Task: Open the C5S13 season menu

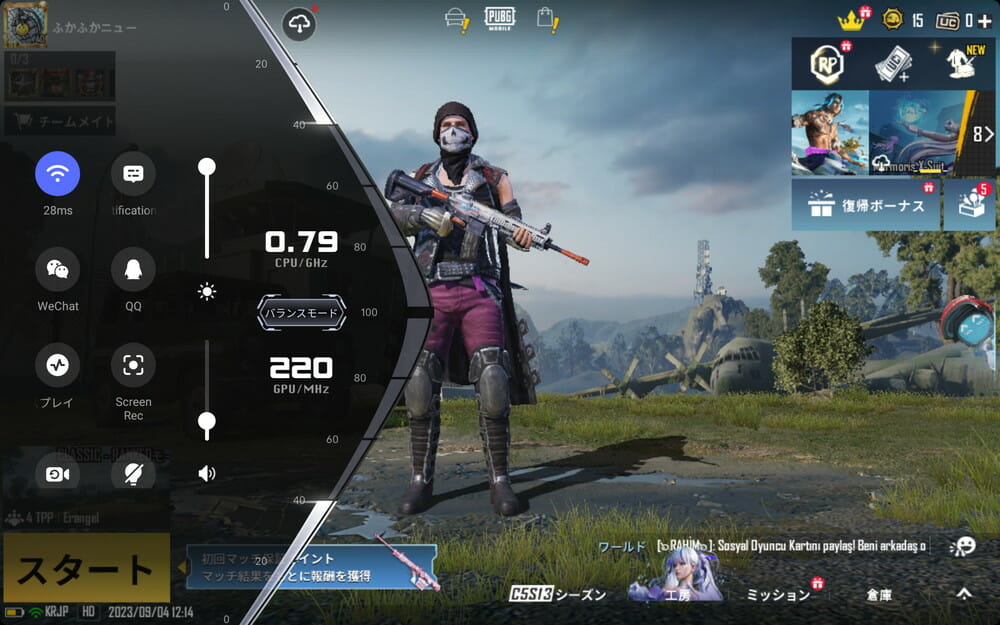Action: tap(558, 594)
